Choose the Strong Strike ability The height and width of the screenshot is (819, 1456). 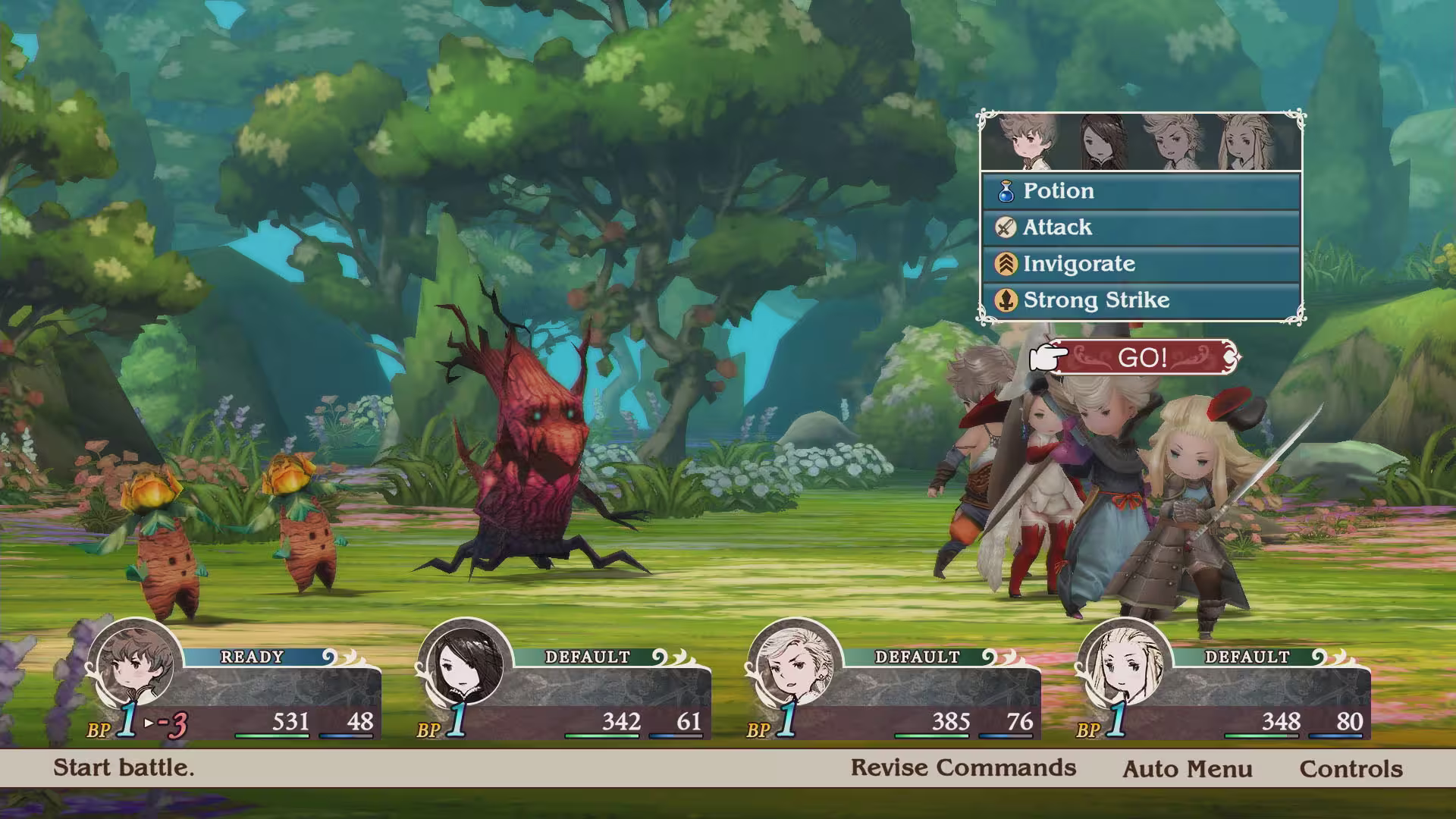1141,300
